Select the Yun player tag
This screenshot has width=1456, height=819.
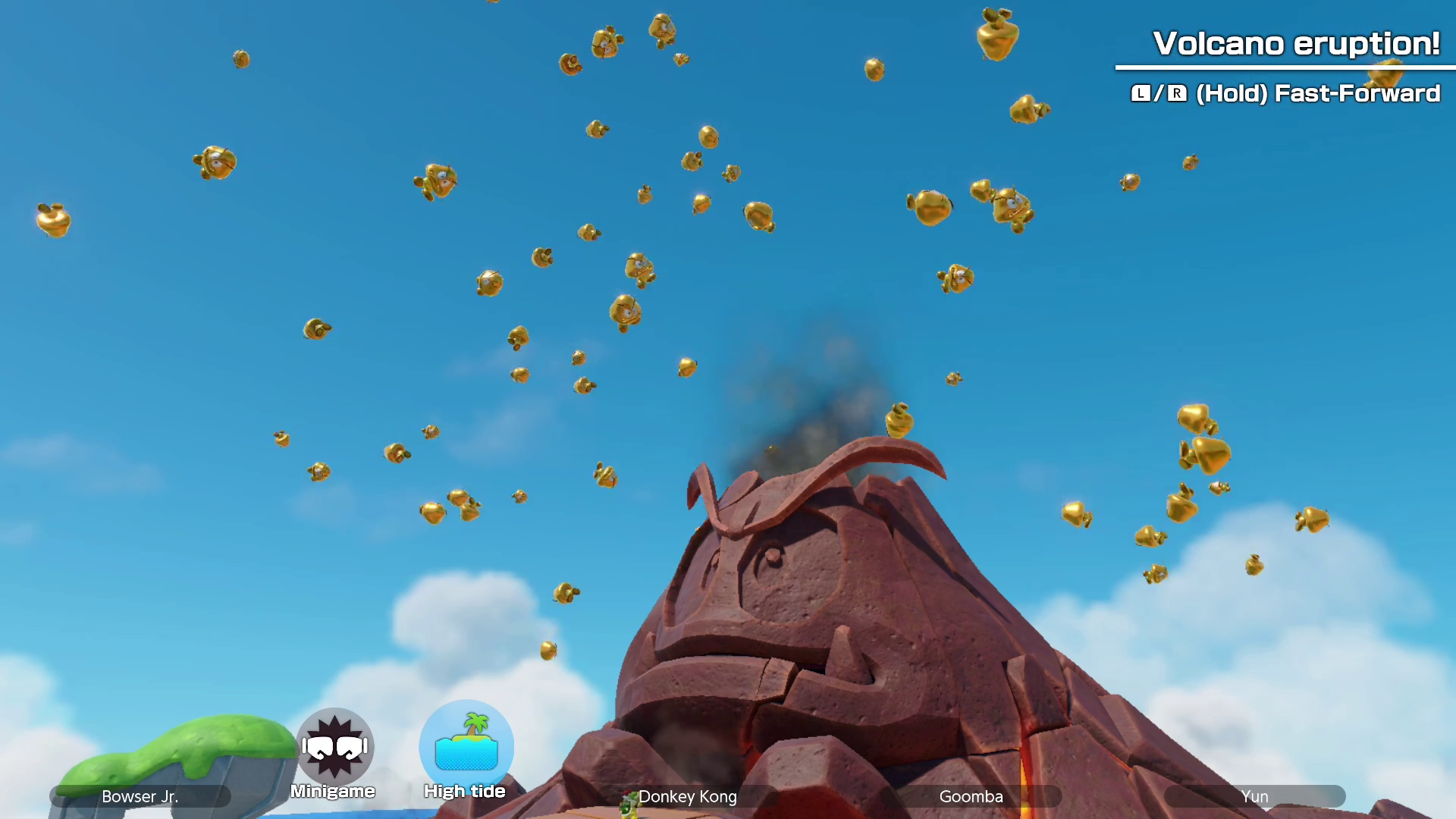(x=1254, y=796)
